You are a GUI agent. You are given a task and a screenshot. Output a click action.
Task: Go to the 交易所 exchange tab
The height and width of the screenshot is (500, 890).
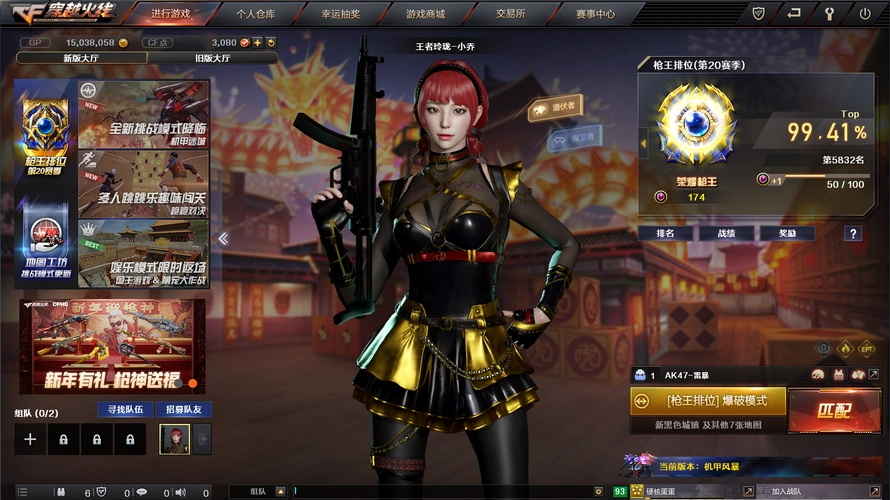coord(509,14)
